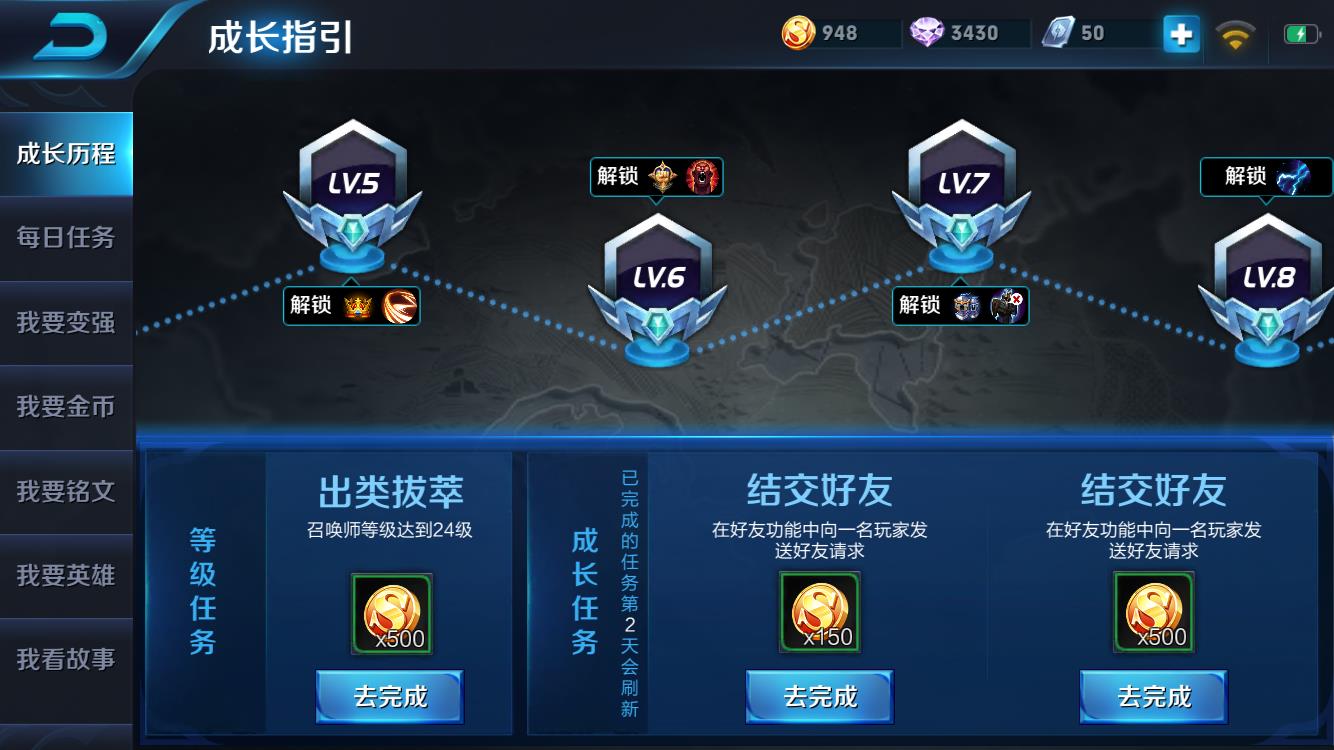Open the LV.8 milestone badge
This screenshot has width=1334, height=750.
click(x=1267, y=285)
